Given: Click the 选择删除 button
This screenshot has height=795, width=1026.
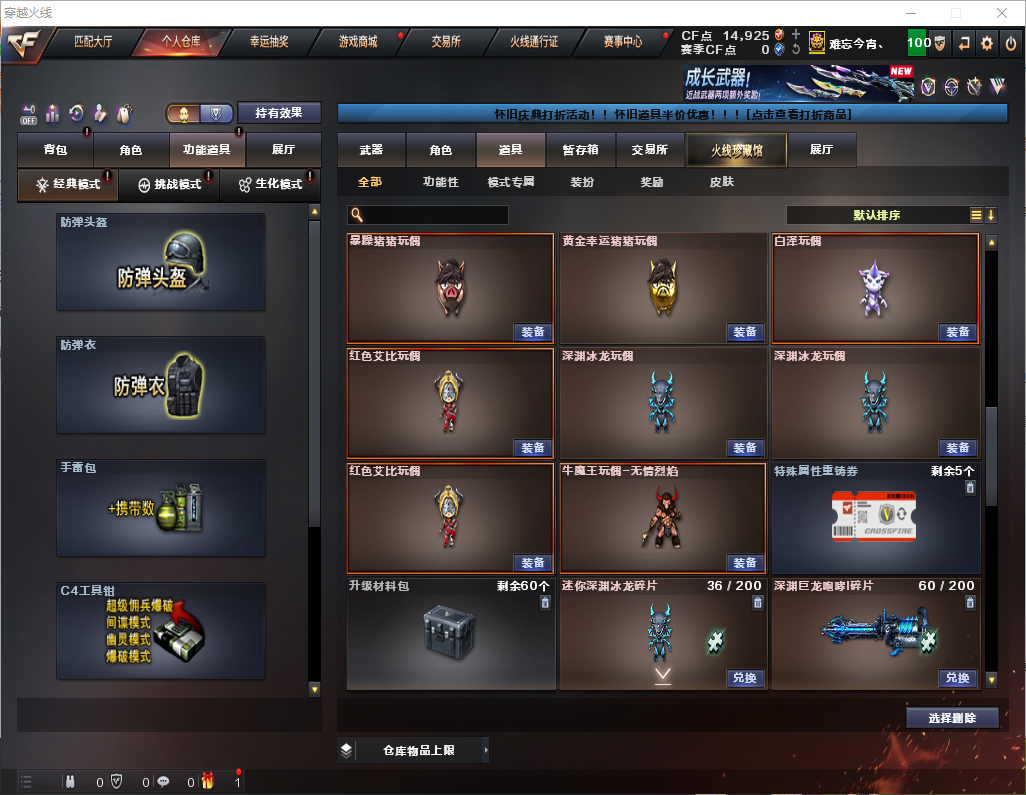Looking at the screenshot, I should pyautogui.click(x=952, y=718).
